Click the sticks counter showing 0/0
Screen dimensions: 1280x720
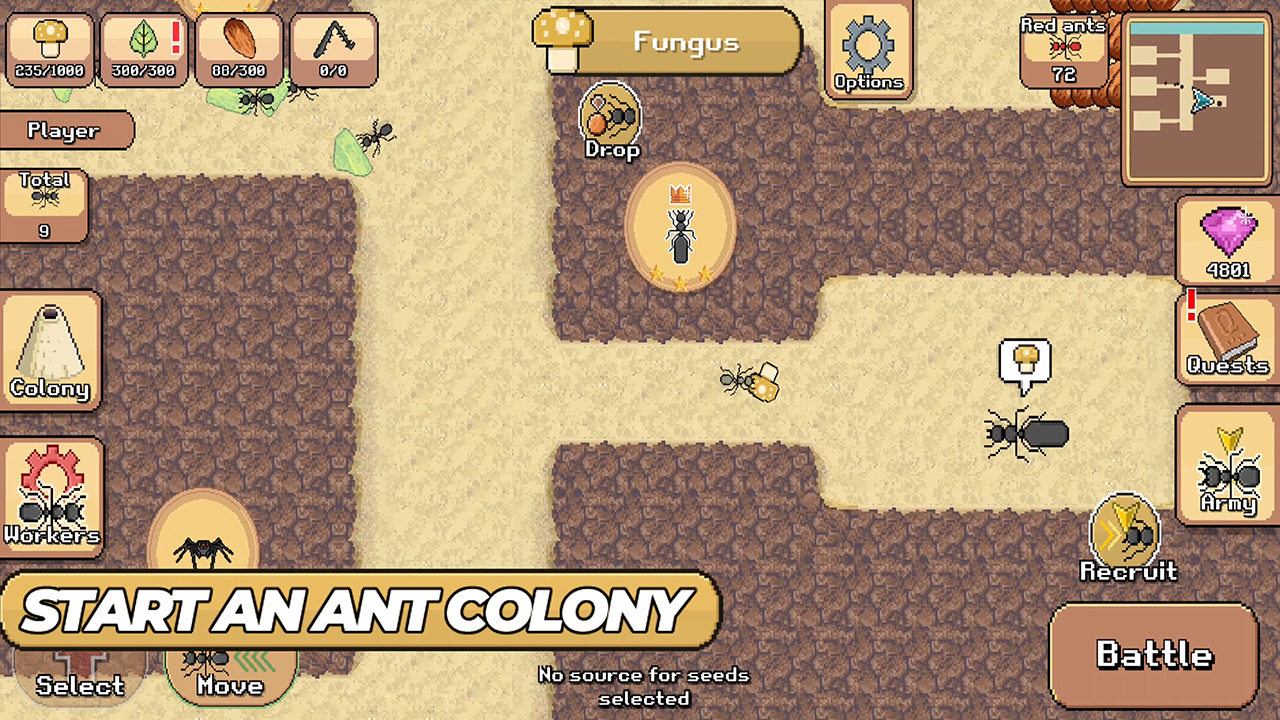point(334,47)
